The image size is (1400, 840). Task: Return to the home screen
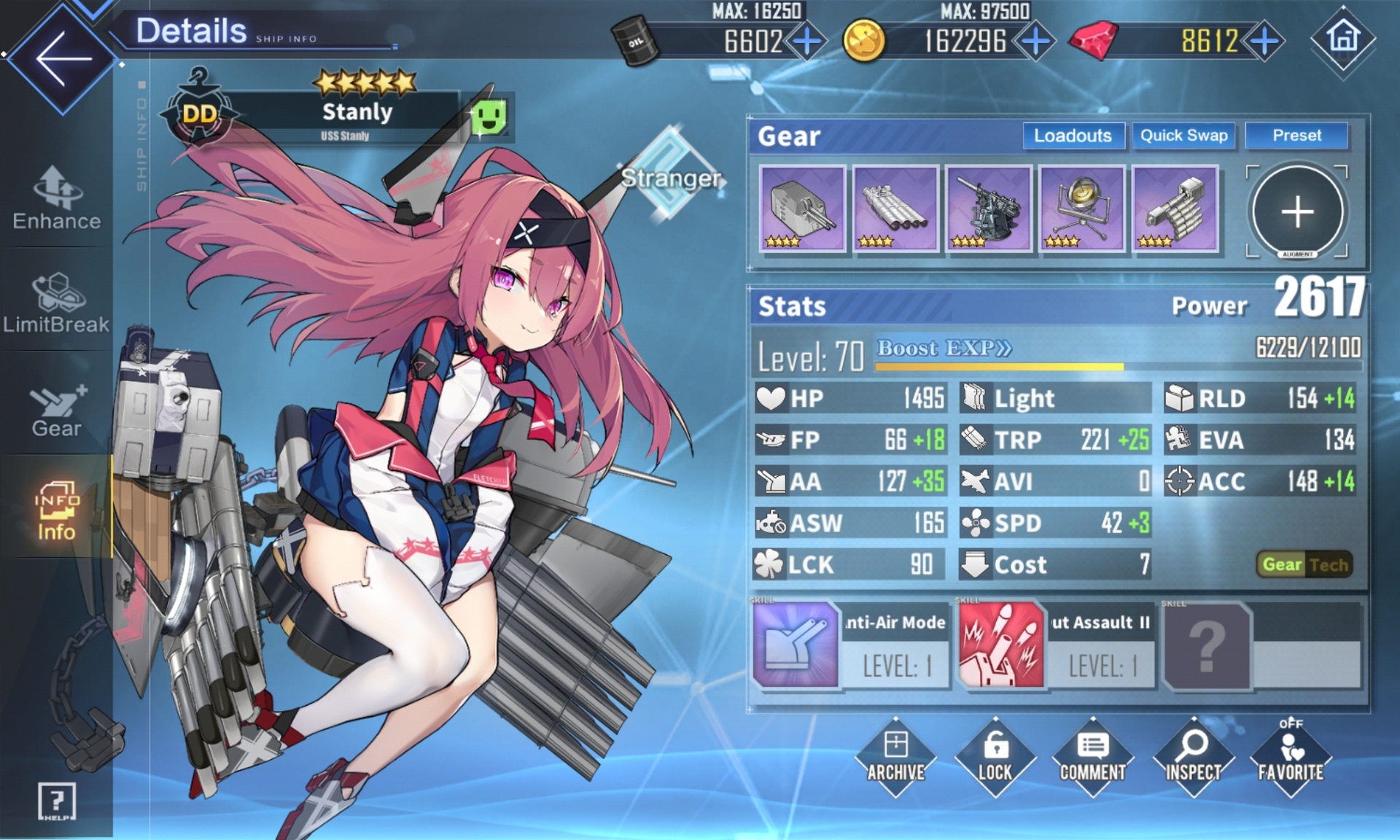(x=1342, y=39)
